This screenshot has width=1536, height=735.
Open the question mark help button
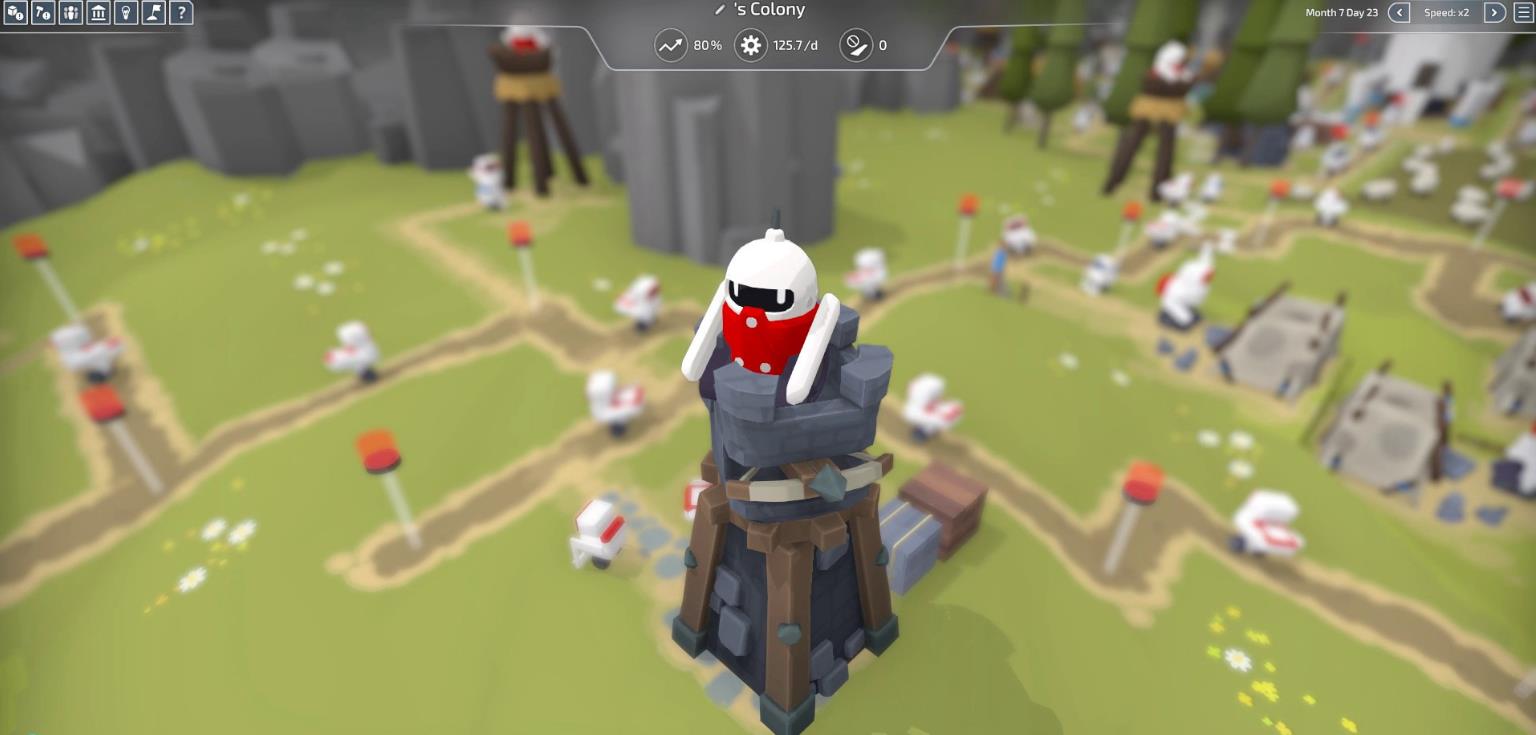181,13
